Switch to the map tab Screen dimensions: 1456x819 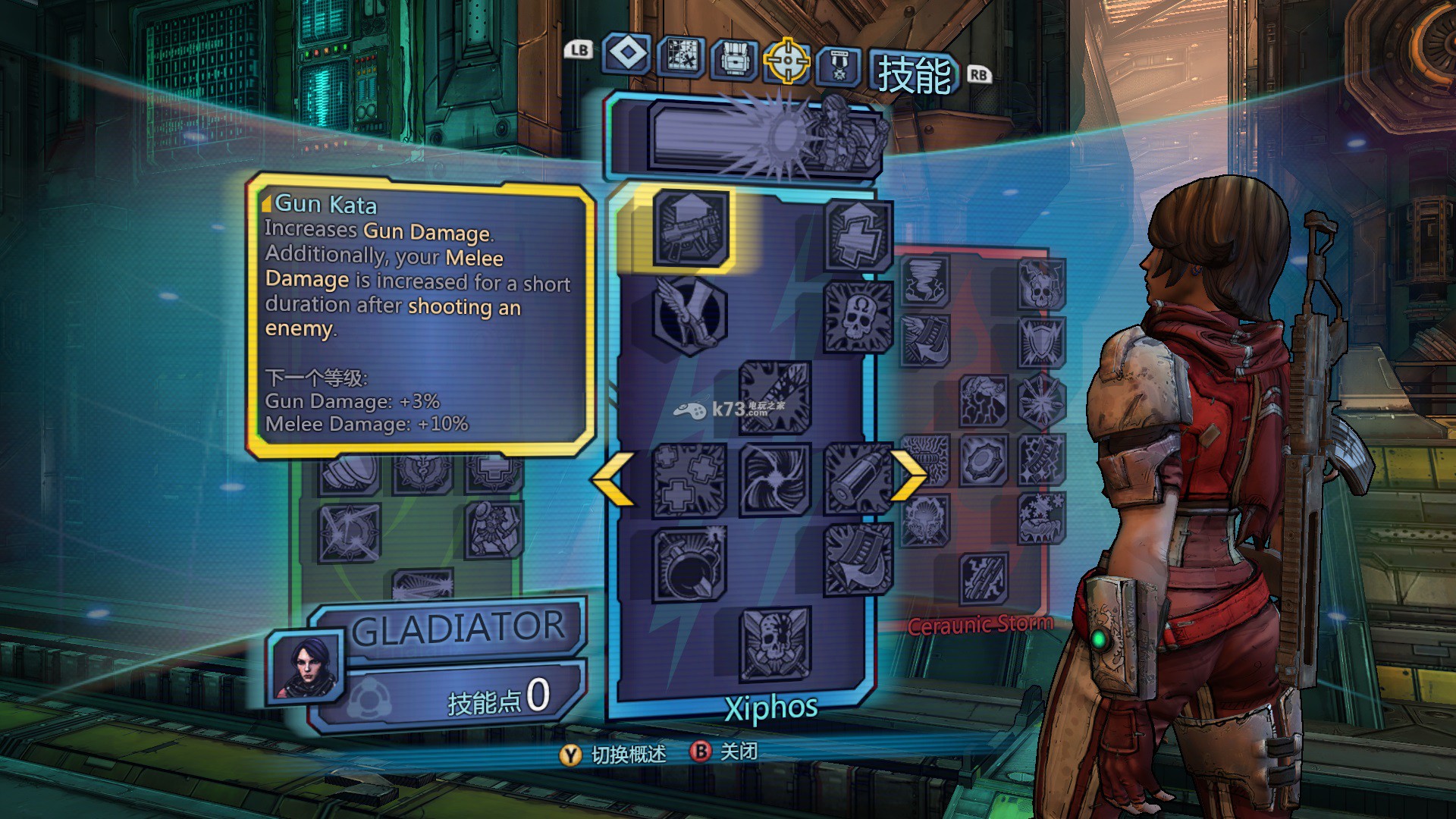tap(680, 56)
